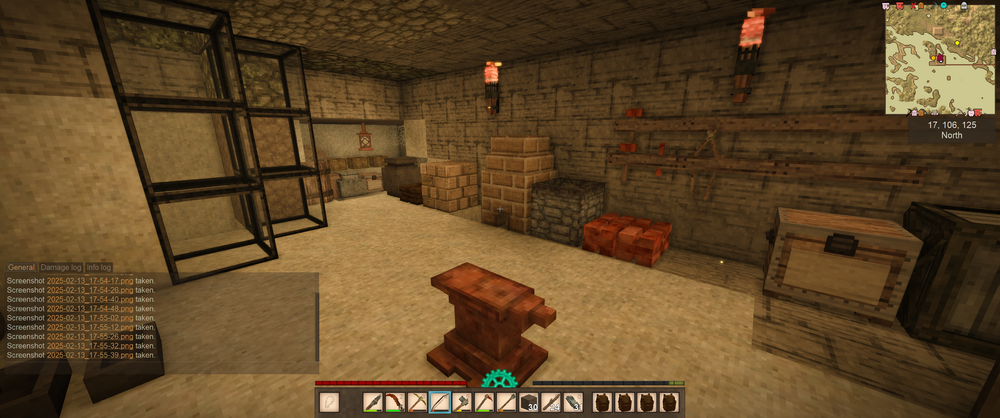Select the hotbar stack of 31
Screen dimensions: 1000x418
(575, 403)
